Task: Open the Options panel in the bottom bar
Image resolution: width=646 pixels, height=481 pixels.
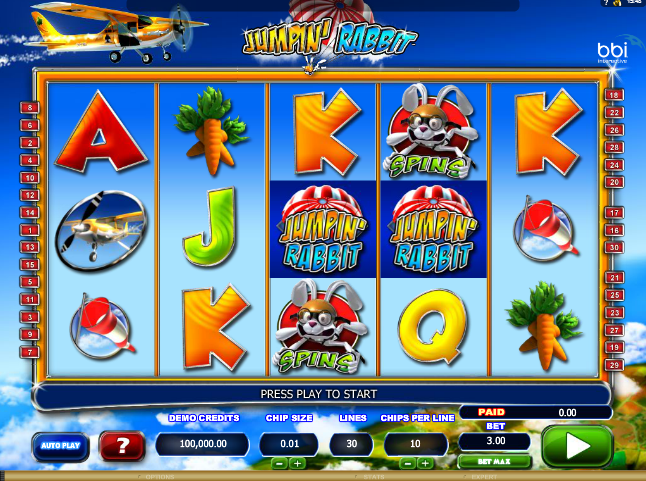Action: [x=162, y=477]
